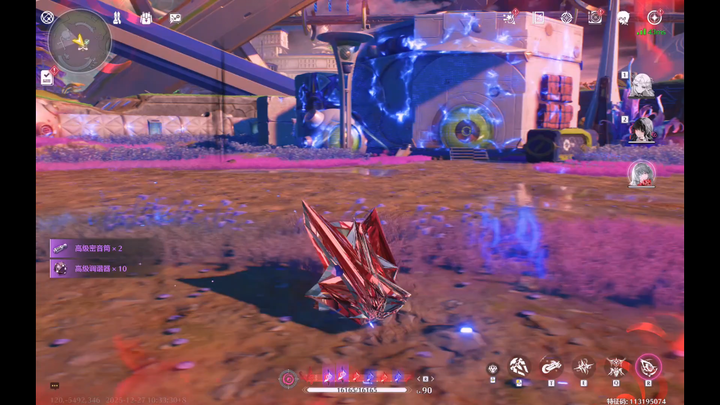Open the twin-figure icon beside the minimap

(117, 18)
